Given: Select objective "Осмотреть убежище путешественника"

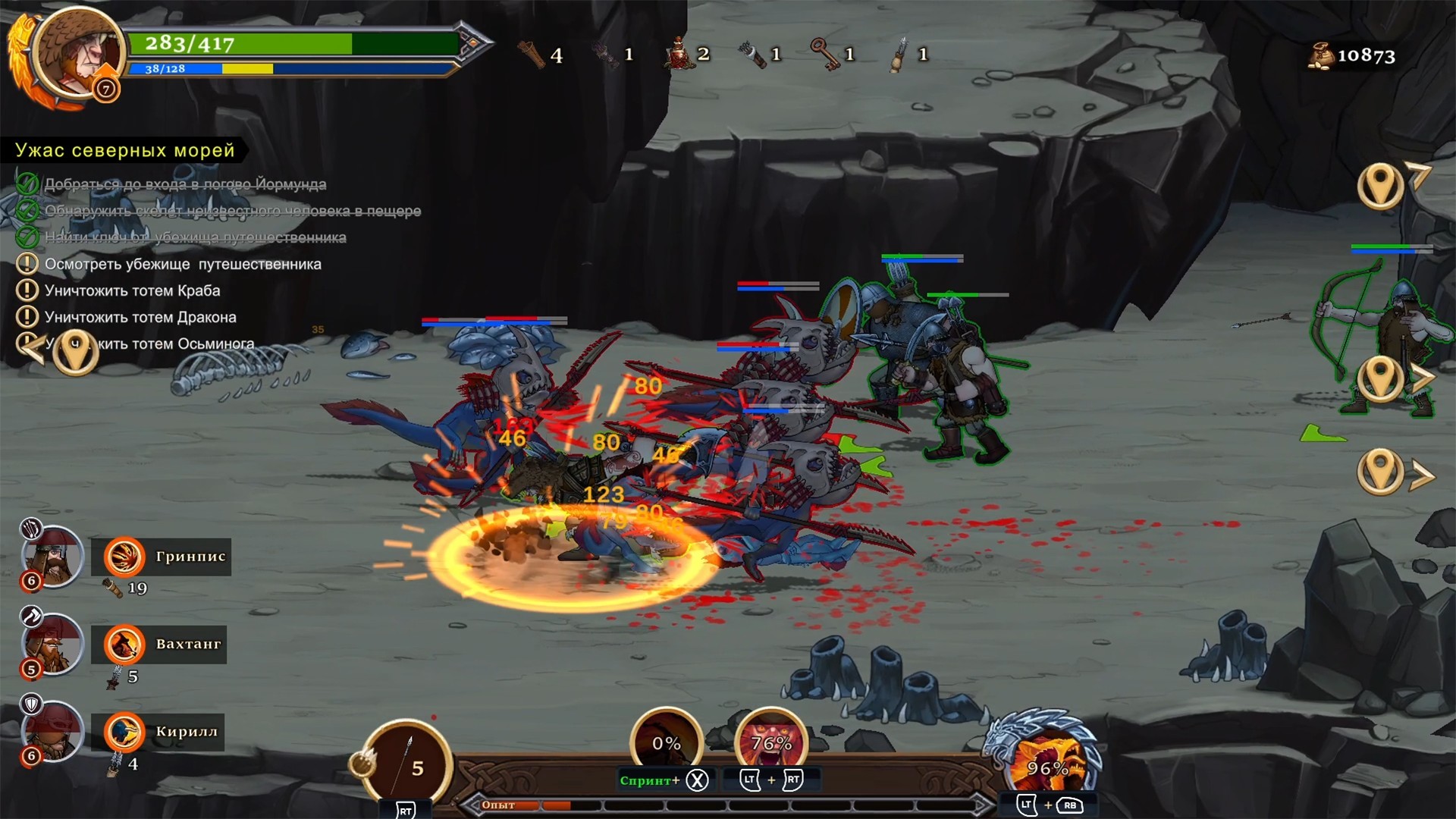Looking at the screenshot, I should point(183,264).
